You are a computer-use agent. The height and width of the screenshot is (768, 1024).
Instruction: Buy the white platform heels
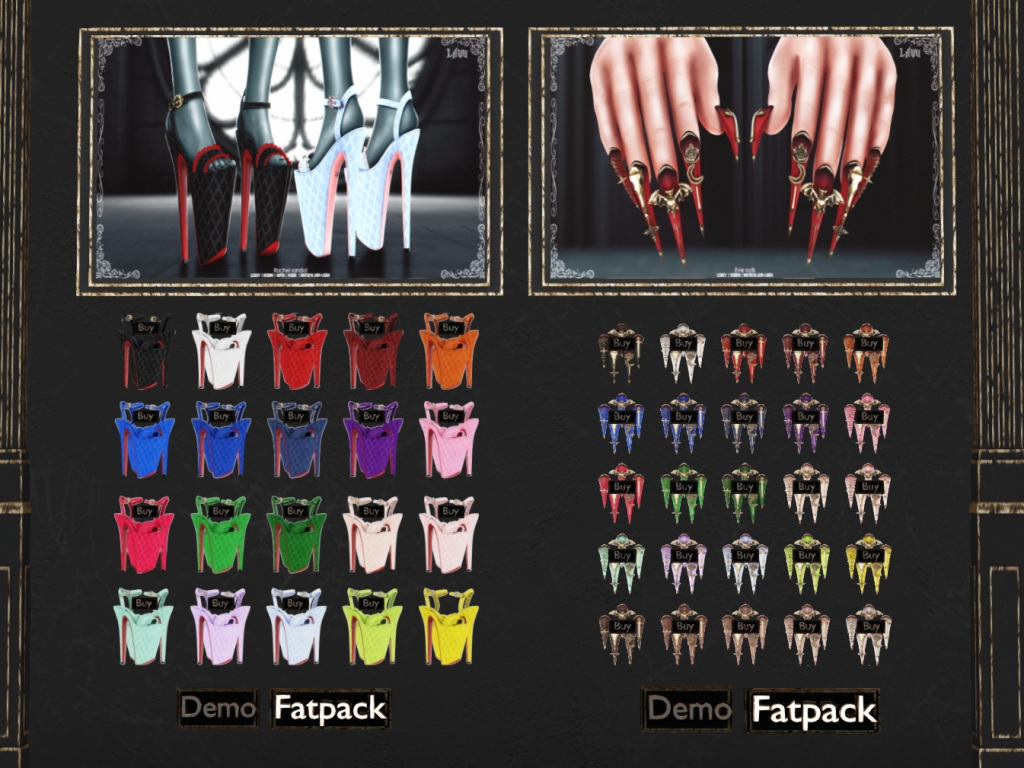click(x=221, y=327)
